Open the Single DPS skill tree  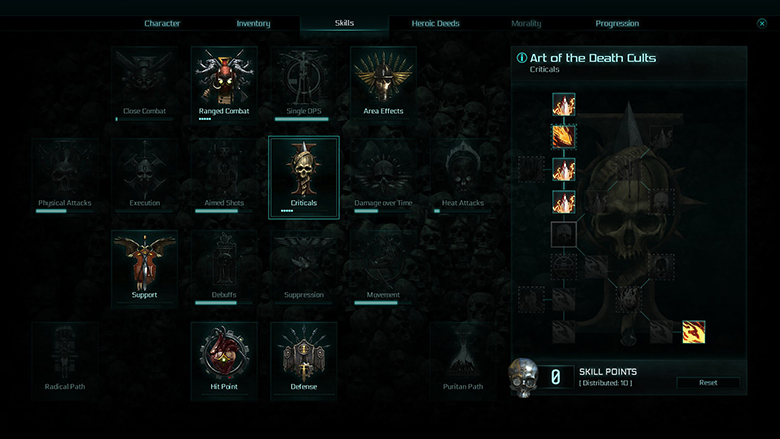point(304,82)
